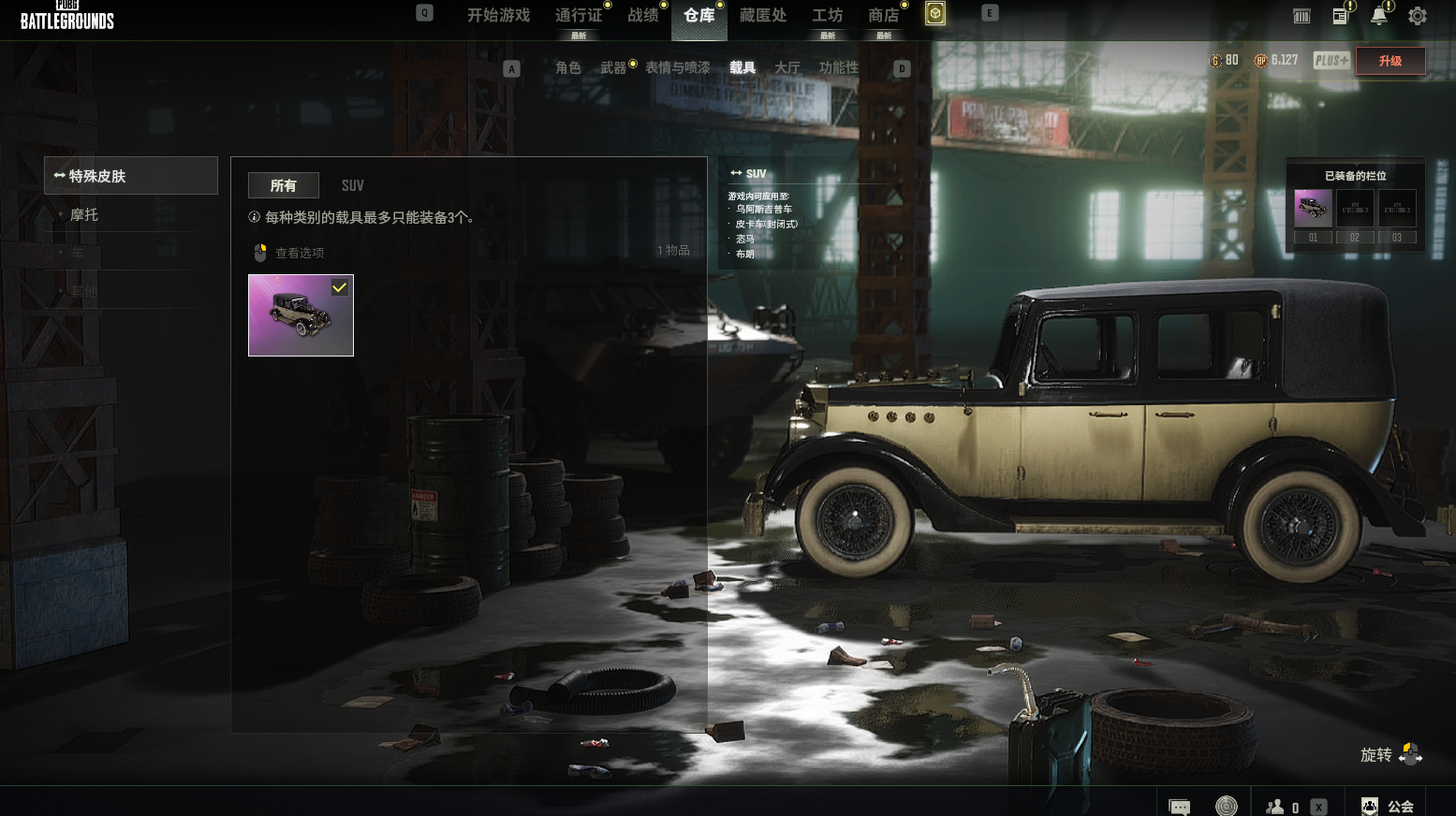
Task: Switch to the 通行证 pass tab
Action: point(579,16)
